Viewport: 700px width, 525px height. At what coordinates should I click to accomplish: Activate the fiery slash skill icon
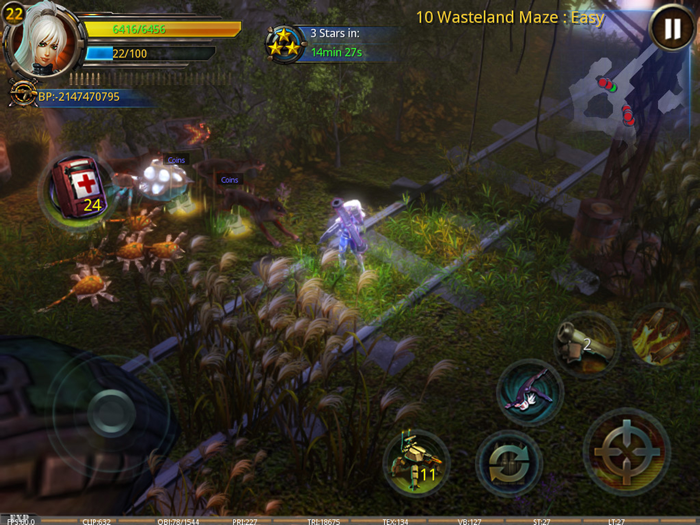661,336
